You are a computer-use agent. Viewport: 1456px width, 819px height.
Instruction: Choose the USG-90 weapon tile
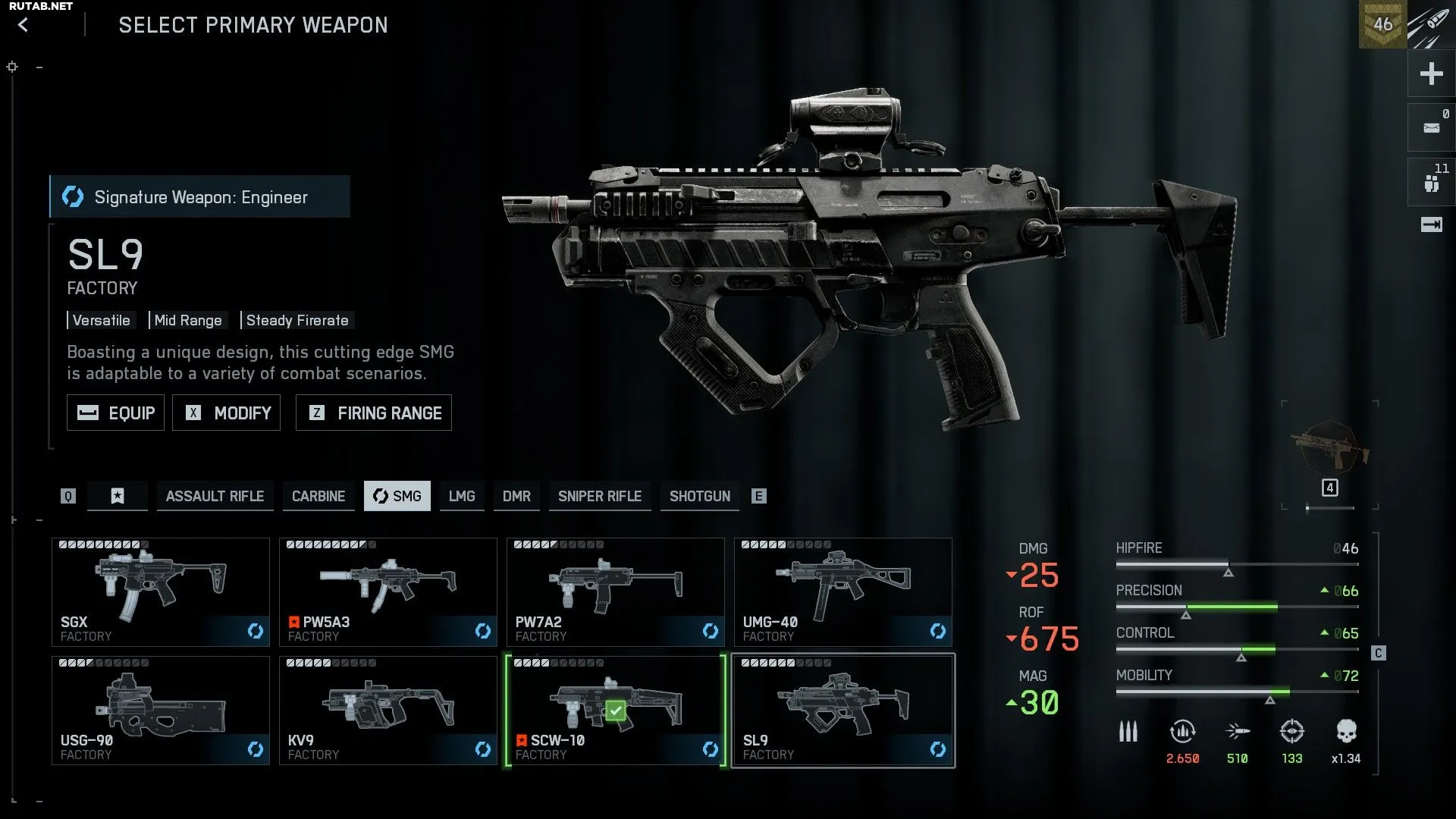point(161,711)
